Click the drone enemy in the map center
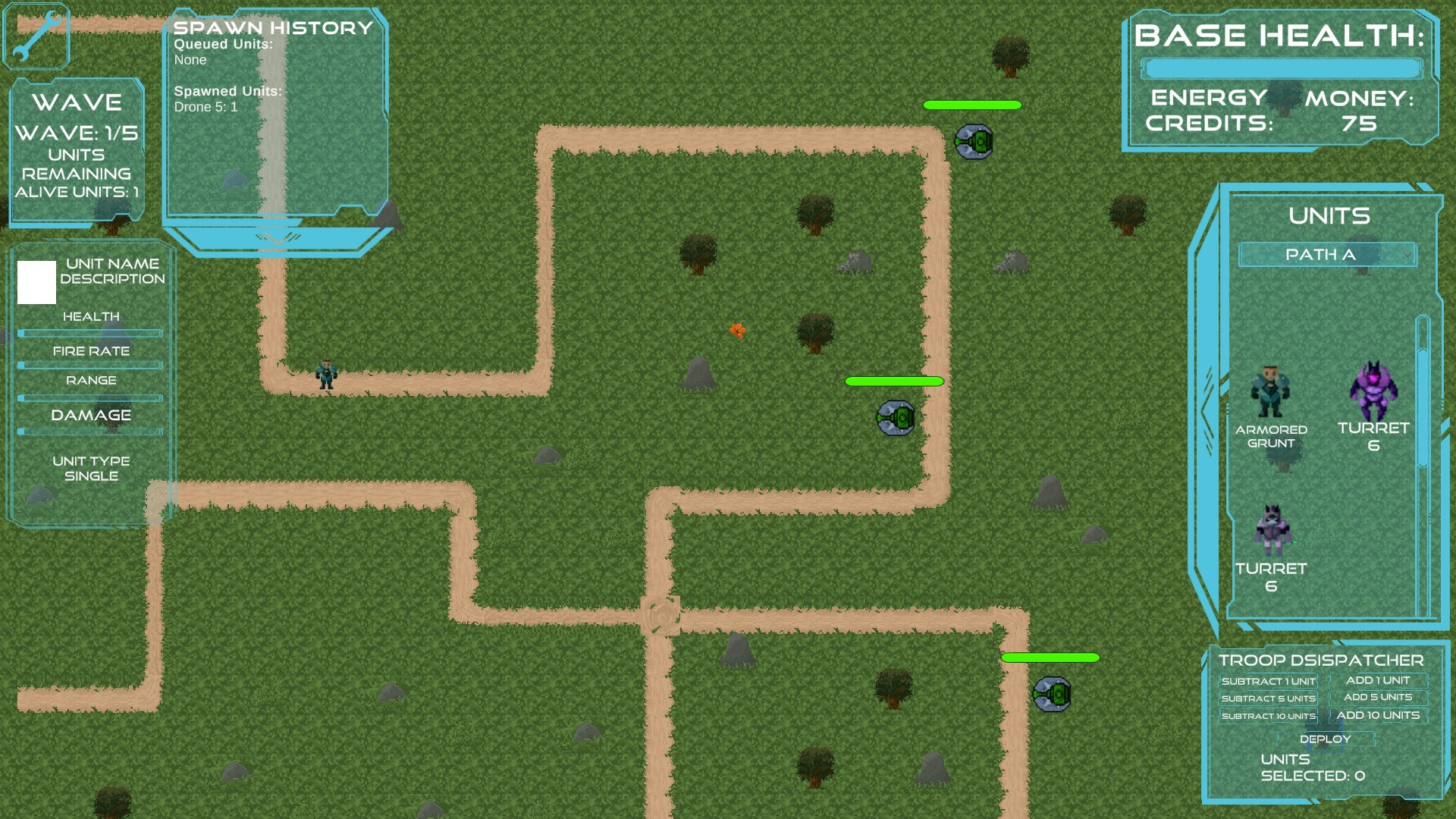Screen dimensions: 1456x819 coord(895,419)
